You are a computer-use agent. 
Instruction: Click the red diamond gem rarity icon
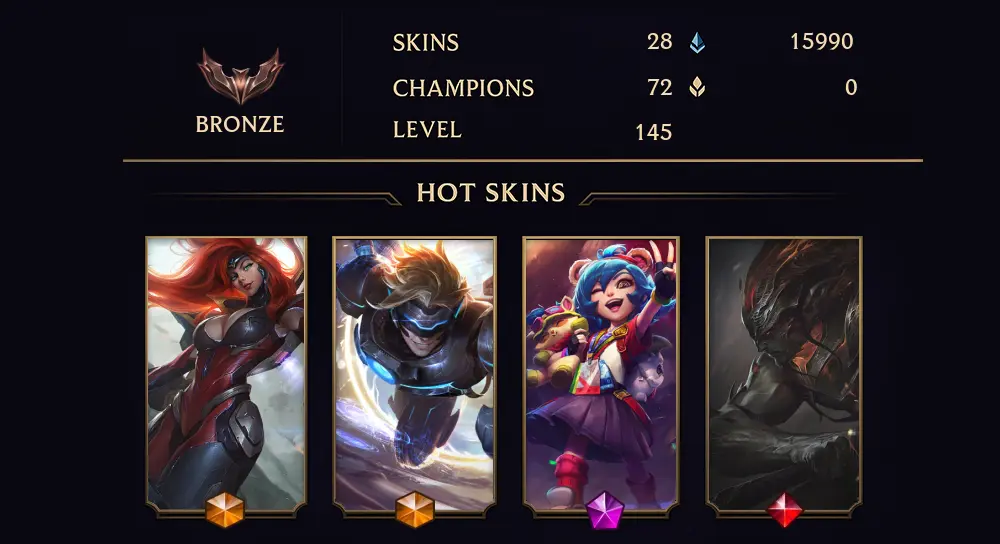(x=785, y=511)
